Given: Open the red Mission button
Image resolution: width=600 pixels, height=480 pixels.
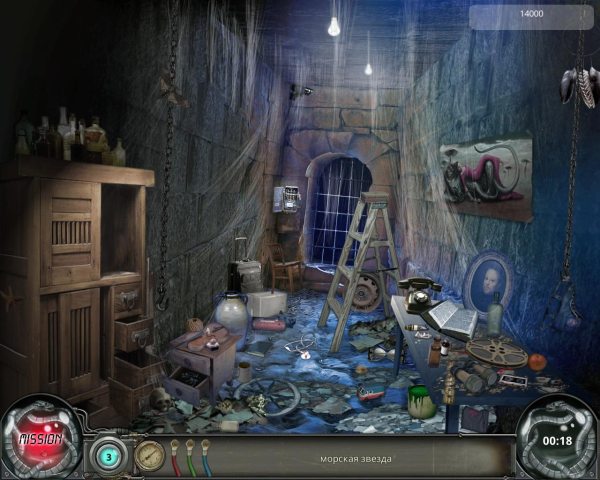Looking at the screenshot, I should [41, 439].
